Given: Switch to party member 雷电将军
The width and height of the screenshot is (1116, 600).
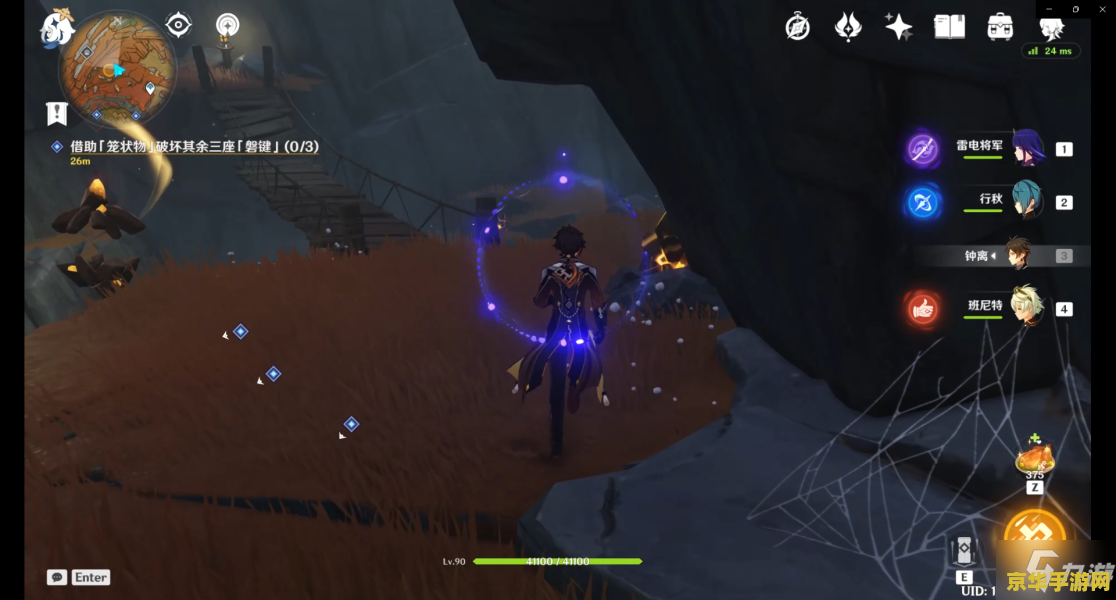Looking at the screenshot, I should pos(1027,148).
